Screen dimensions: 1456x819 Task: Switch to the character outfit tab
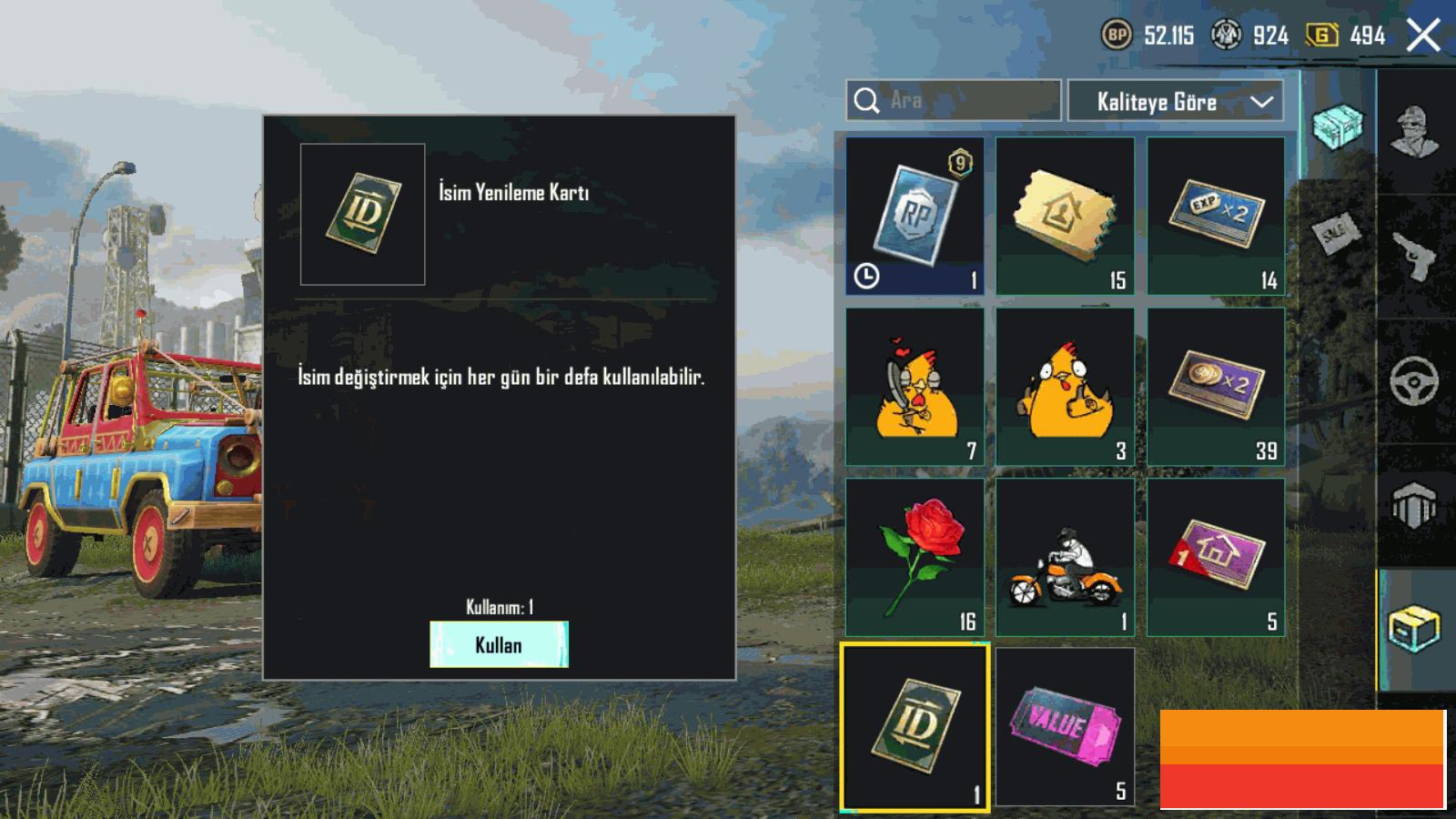click(1415, 132)
